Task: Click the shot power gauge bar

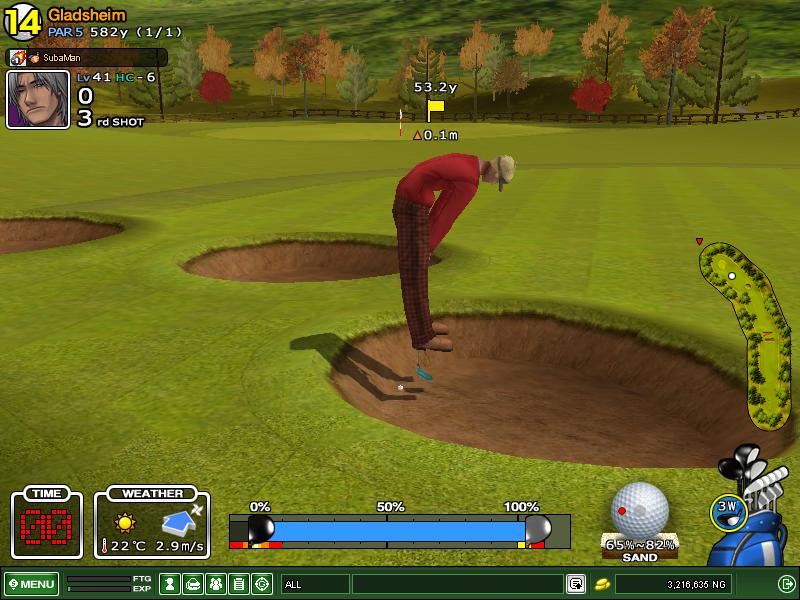Action: coord(398,528)
